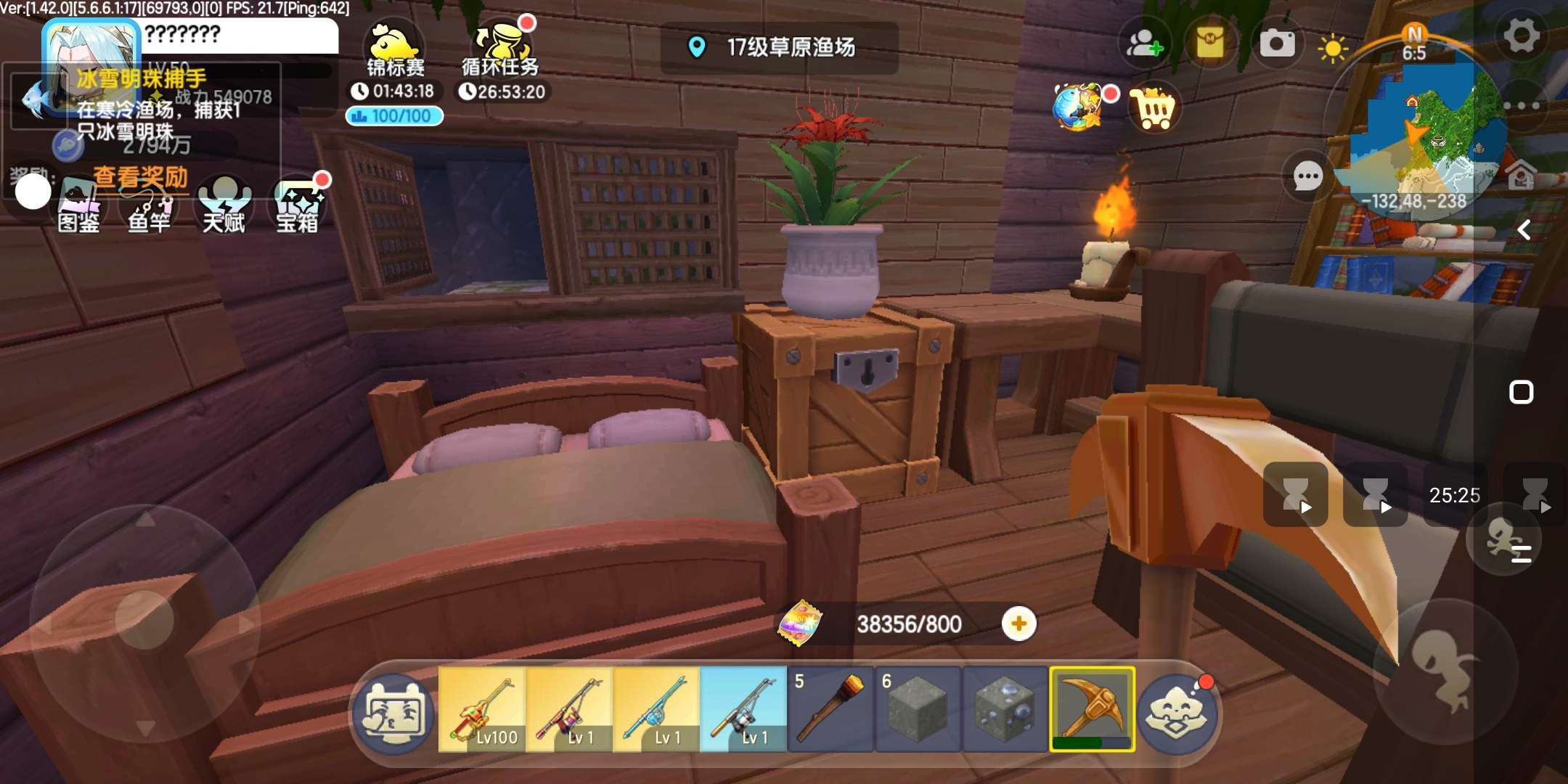Select the golden pickaxe slot
This screenshot has width=1568, height=784.
pos(1092,709)
